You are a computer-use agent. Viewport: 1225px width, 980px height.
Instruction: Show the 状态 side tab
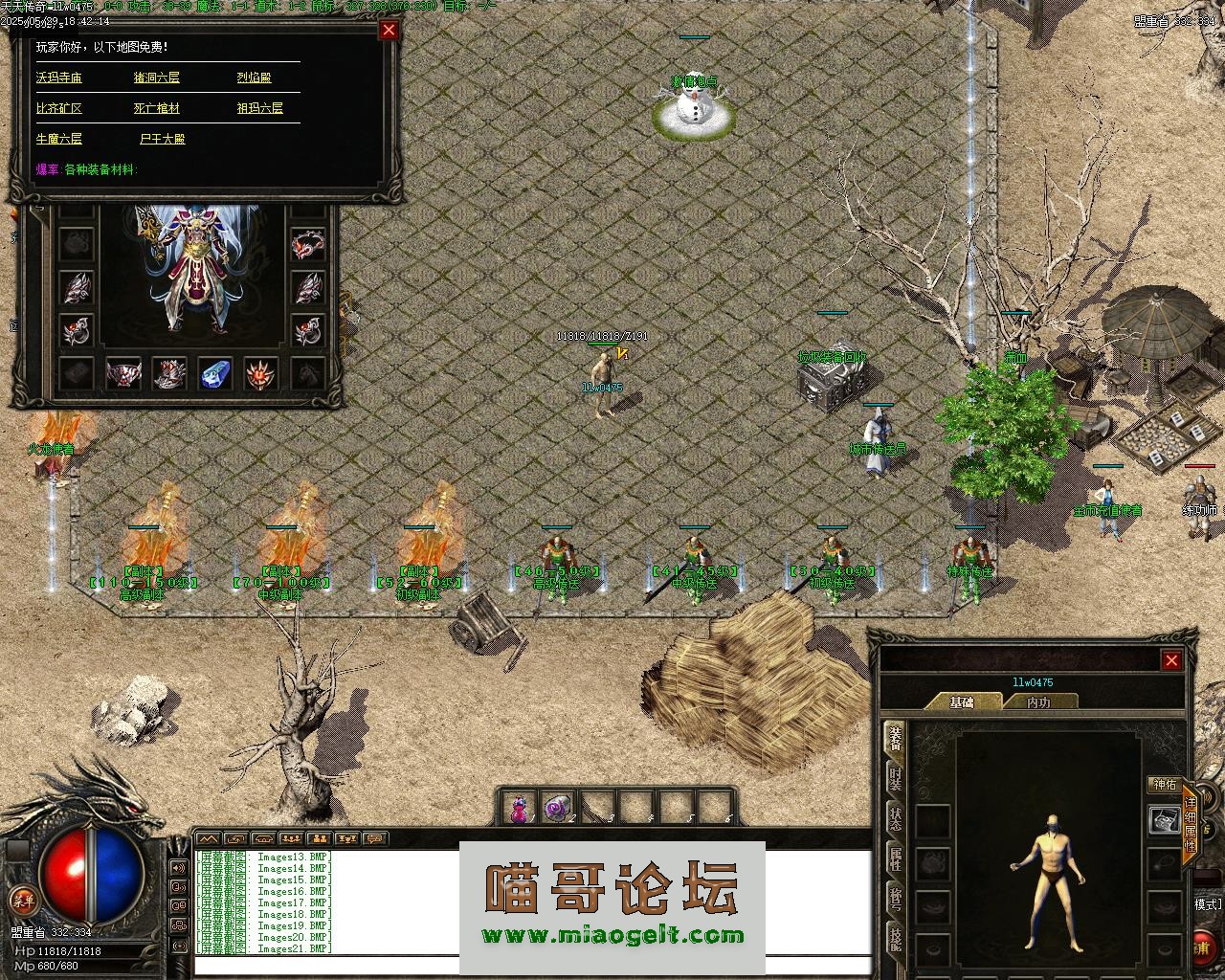tap(895, 818)
